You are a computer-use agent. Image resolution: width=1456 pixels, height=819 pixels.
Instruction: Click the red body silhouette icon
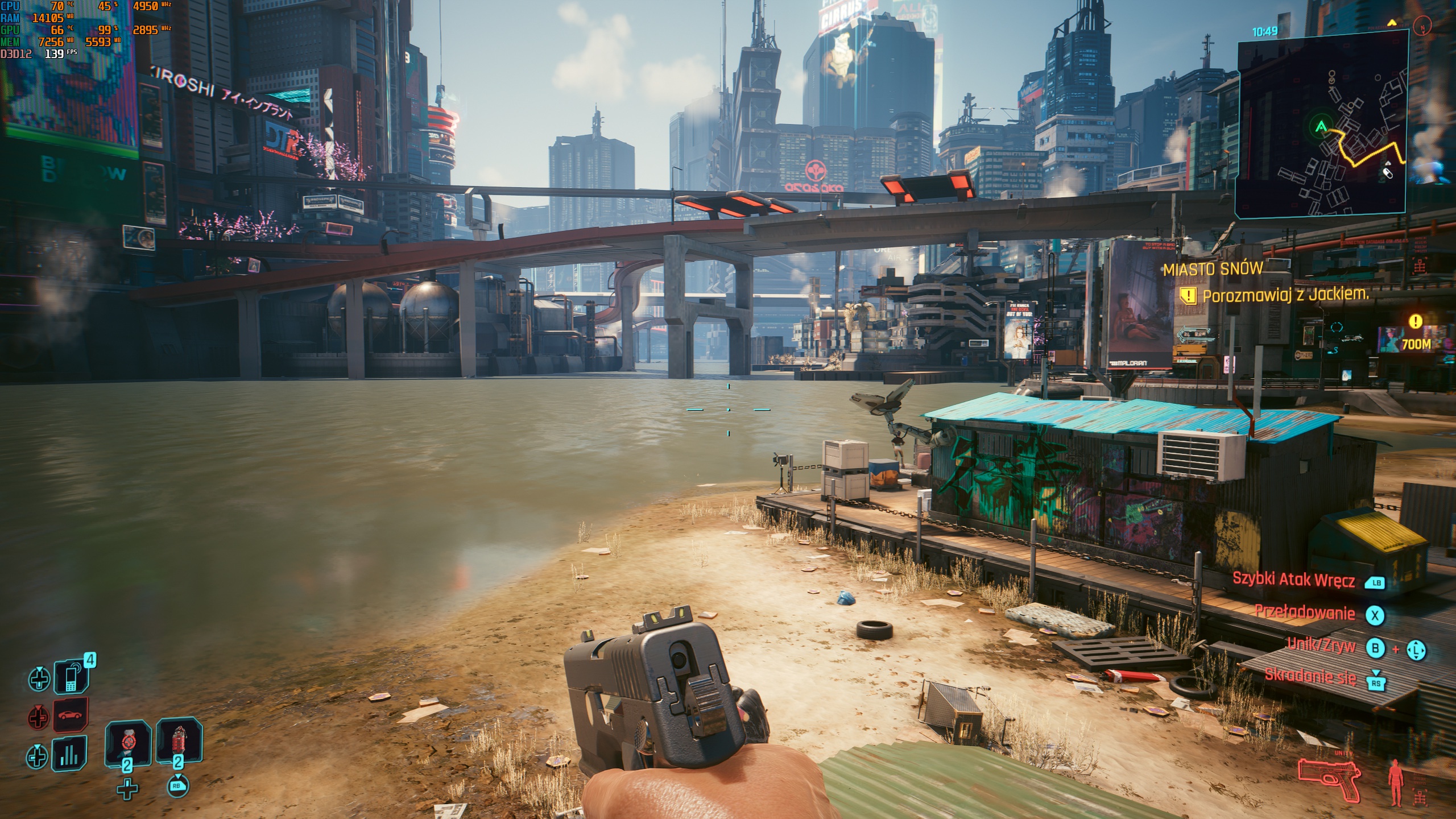[1395, 783]
